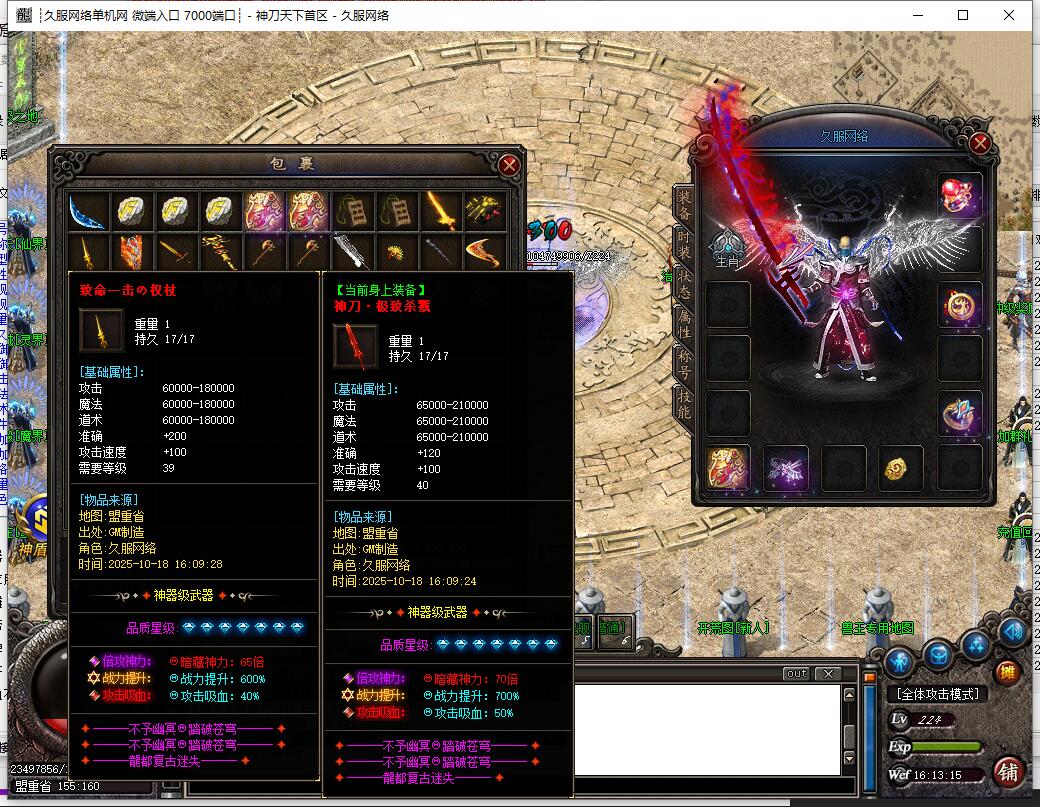Open the 状态 status tab
This screenshot has height=807, width=1040.
[684, 281]
